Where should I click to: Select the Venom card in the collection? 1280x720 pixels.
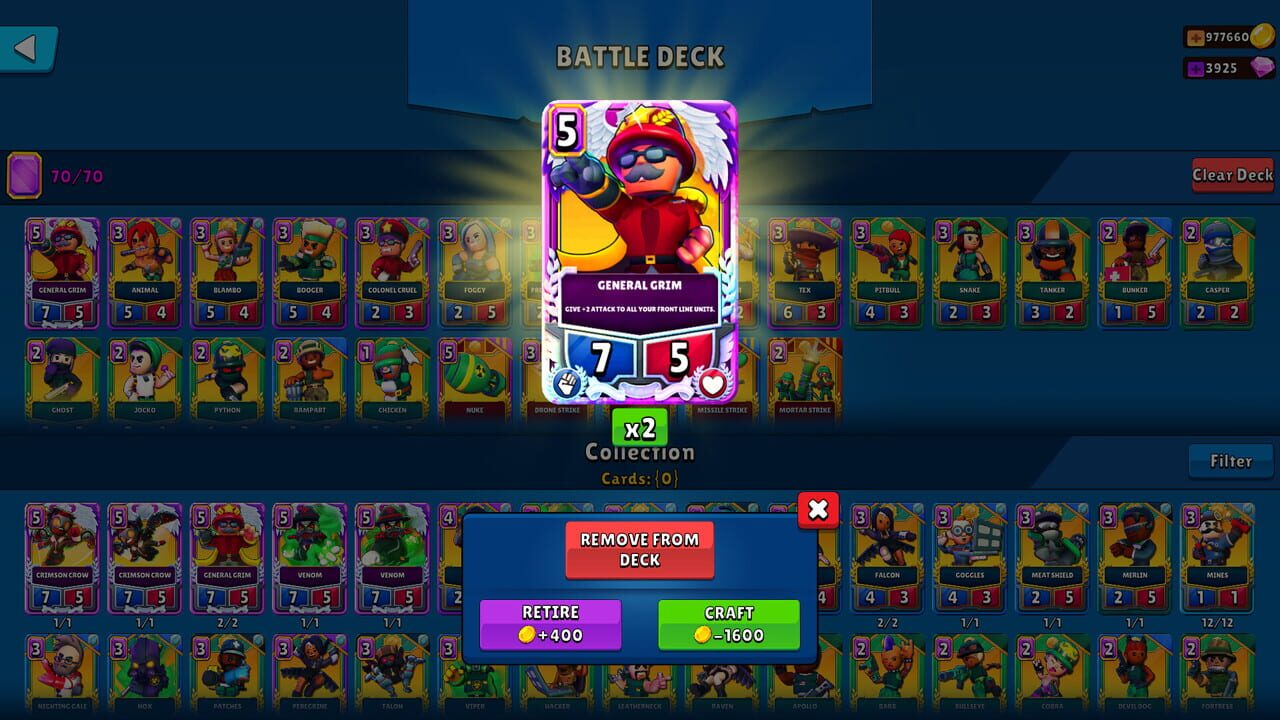[x=310, y=555]
